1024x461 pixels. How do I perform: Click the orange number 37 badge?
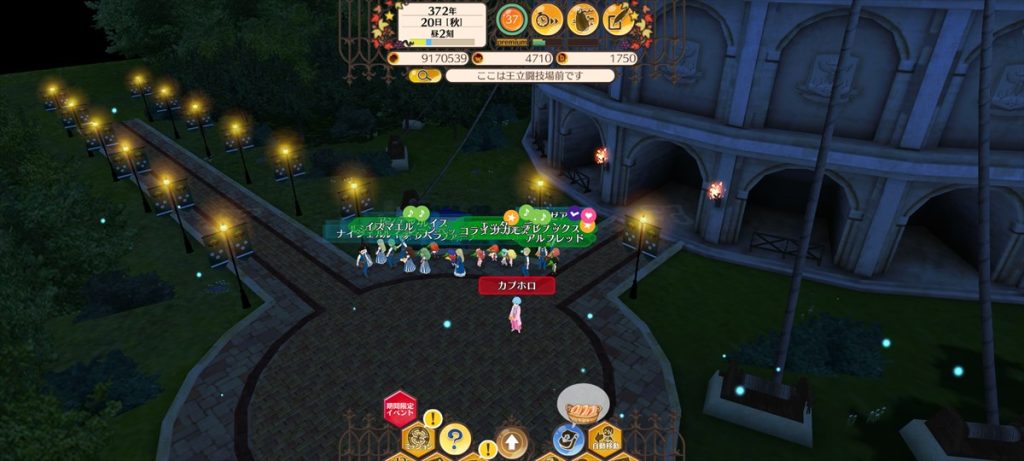[x=512, y=18]
